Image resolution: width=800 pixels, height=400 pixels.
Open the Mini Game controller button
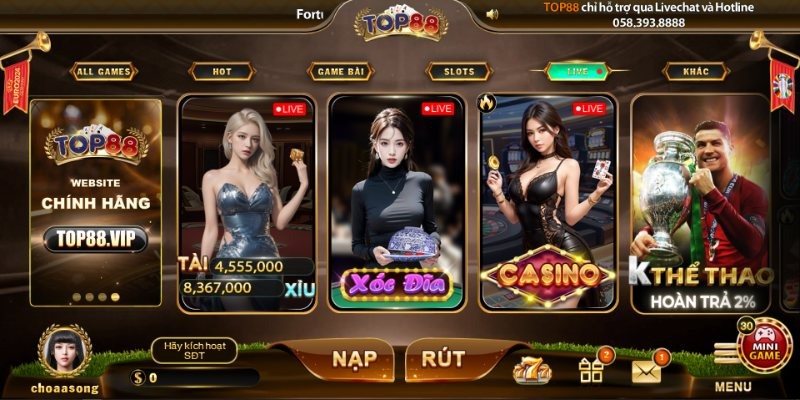point(763,345)
